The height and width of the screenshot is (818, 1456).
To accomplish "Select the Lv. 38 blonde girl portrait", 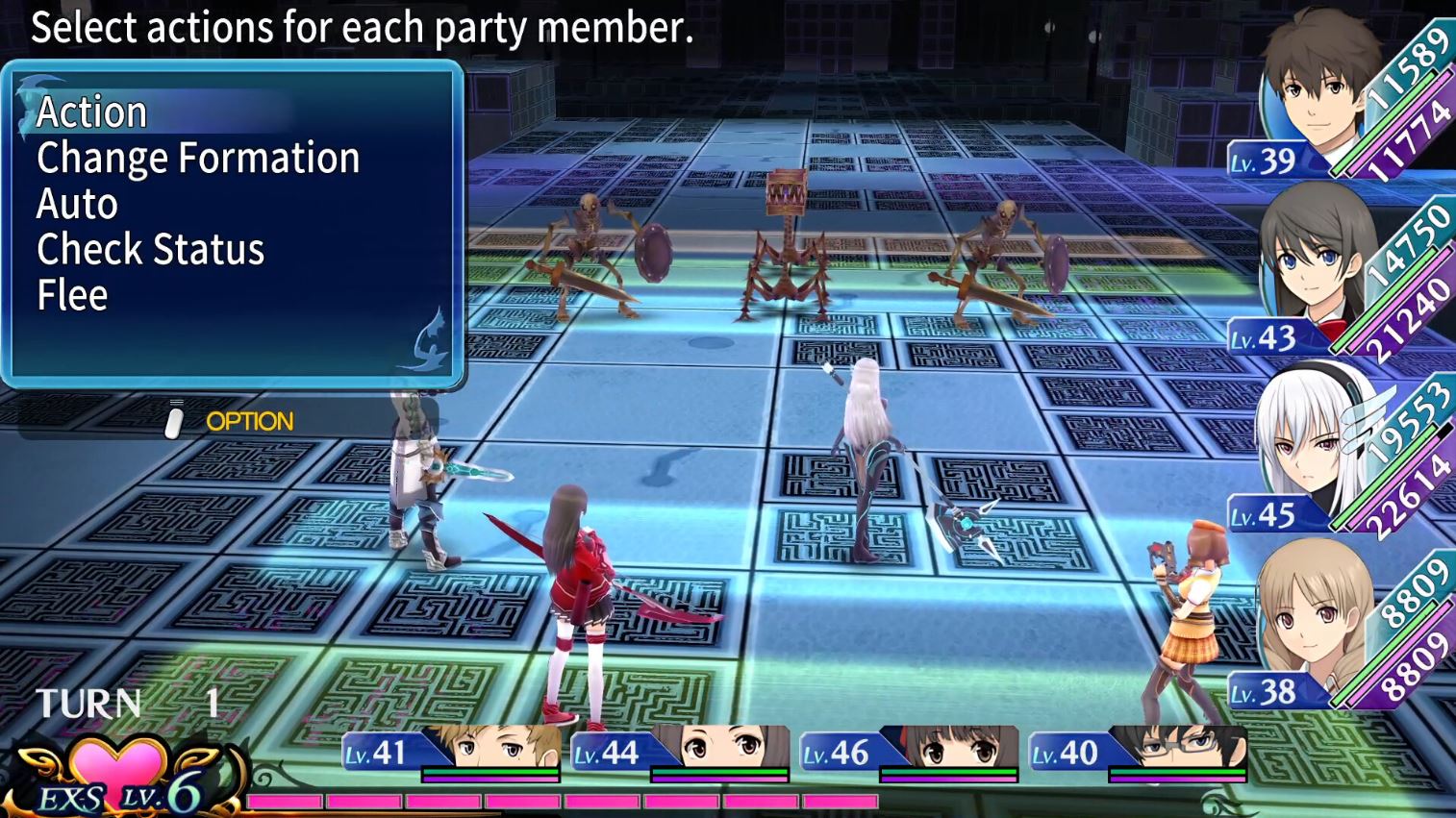I will [1314, 625].
